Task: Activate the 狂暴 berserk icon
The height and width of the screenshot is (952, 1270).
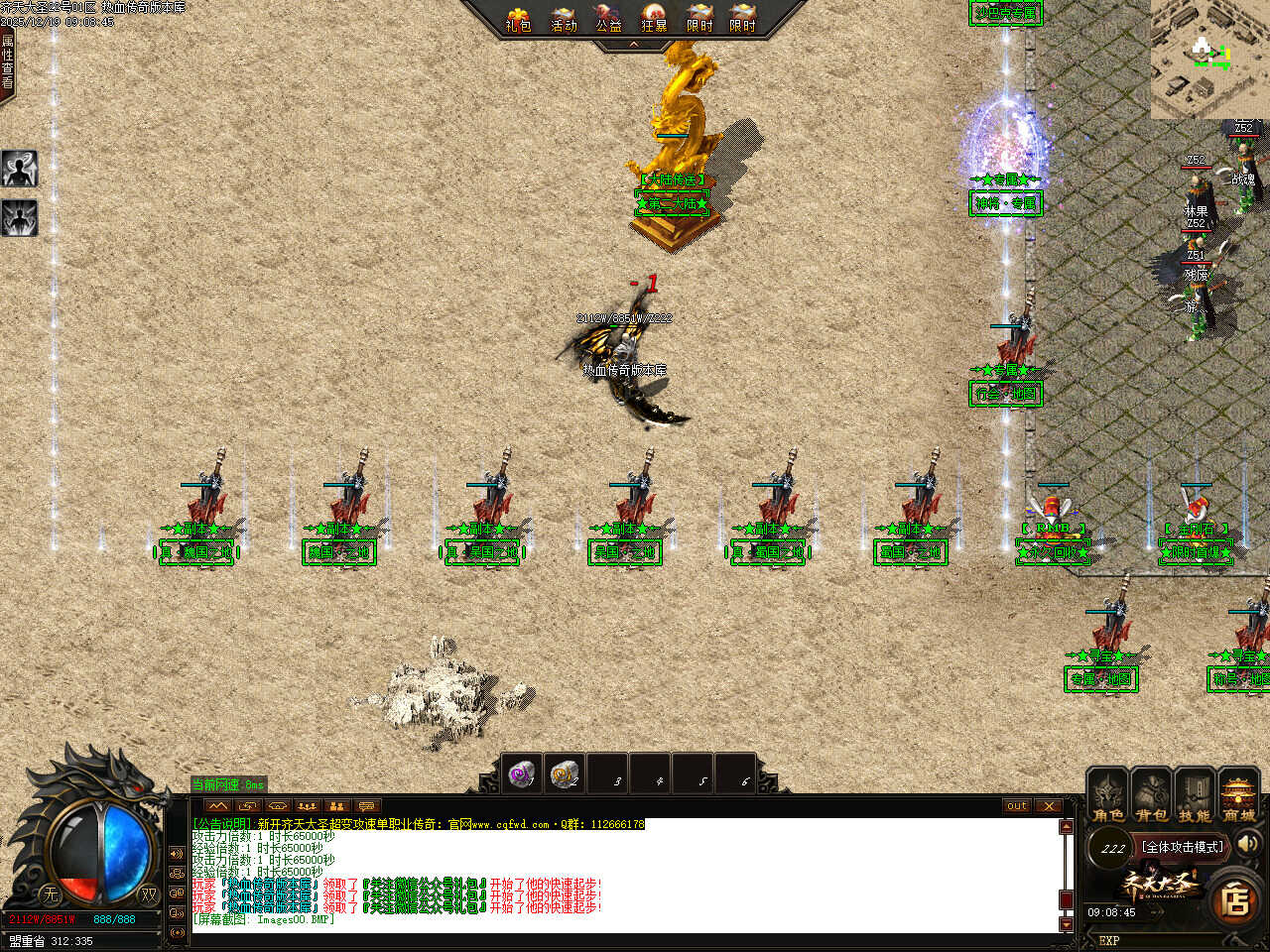Action: [x=654, y=19]
